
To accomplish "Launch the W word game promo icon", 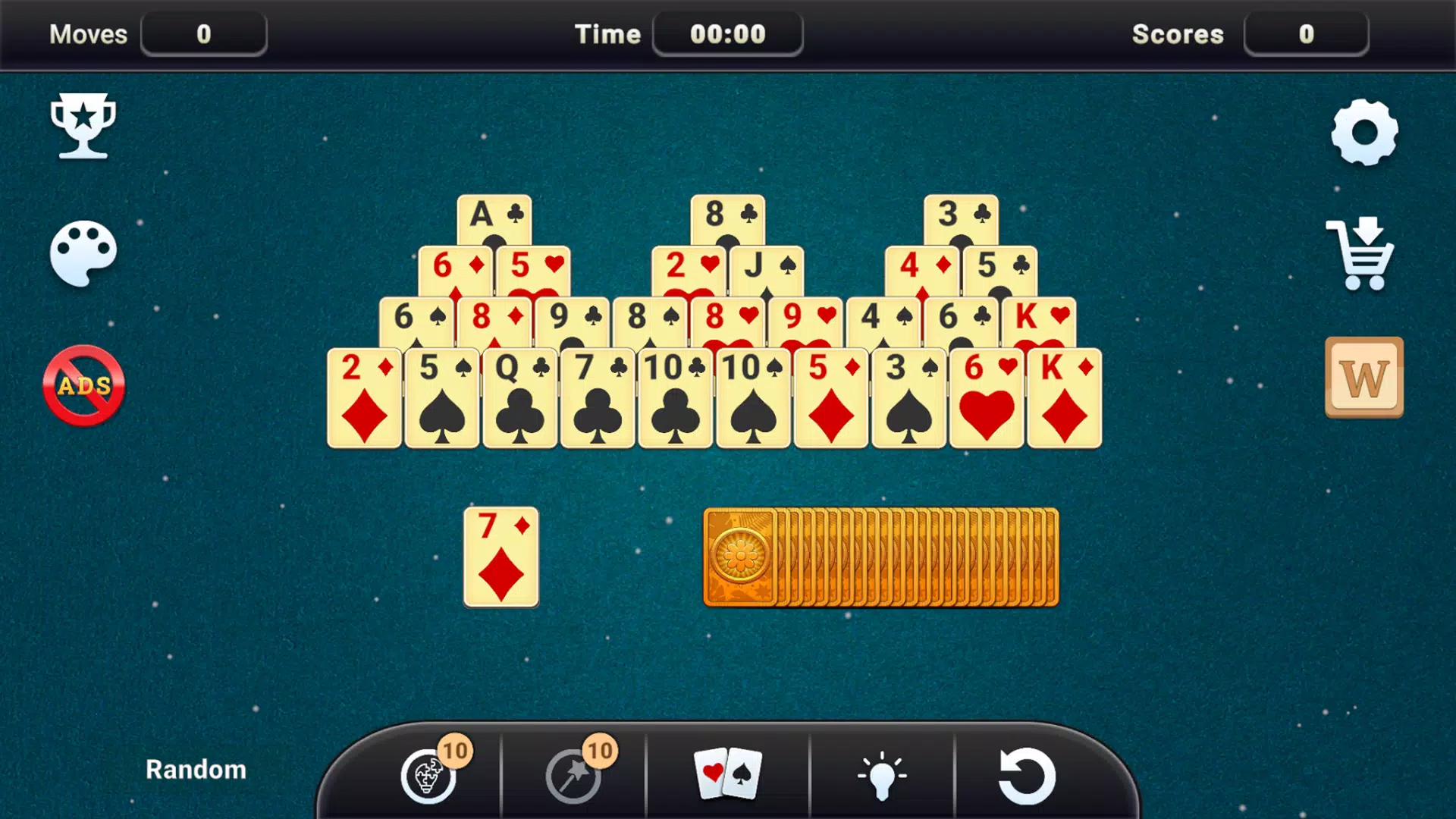I will 1363,378.
